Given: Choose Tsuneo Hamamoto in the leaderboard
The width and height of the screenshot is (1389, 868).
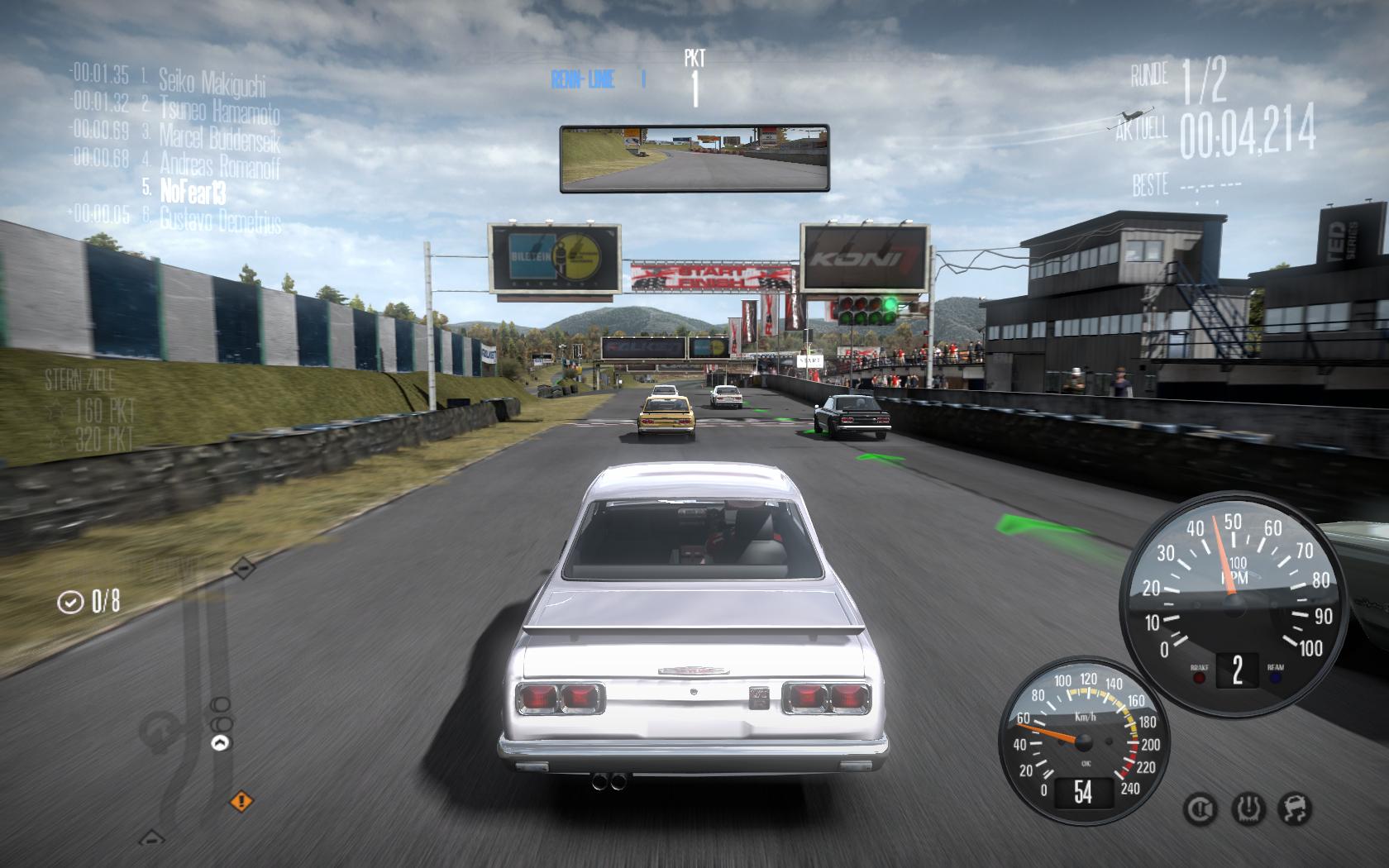Looking at the screenshot, I should (219, 109).
